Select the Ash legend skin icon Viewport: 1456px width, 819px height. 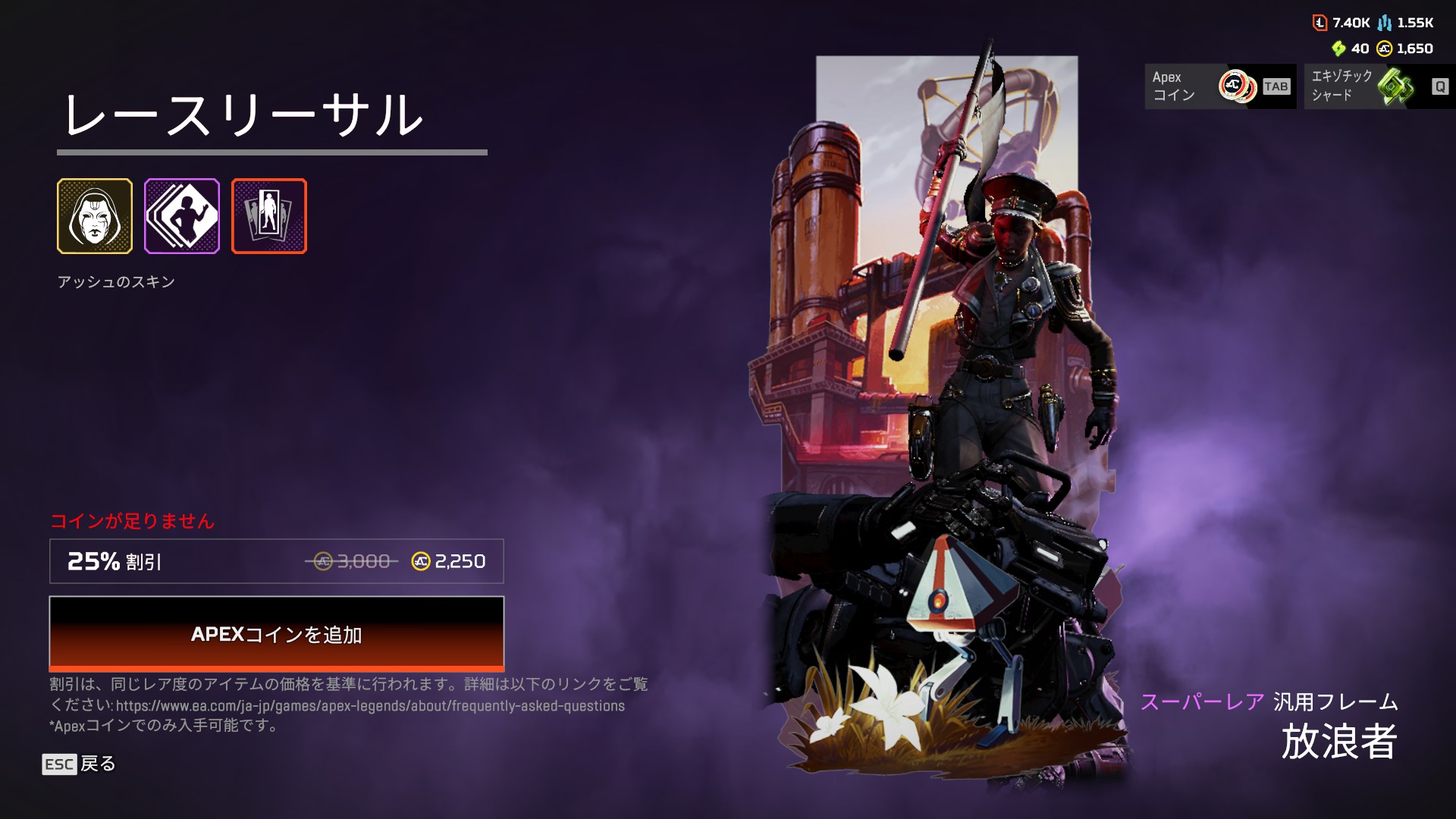(95, 216)
